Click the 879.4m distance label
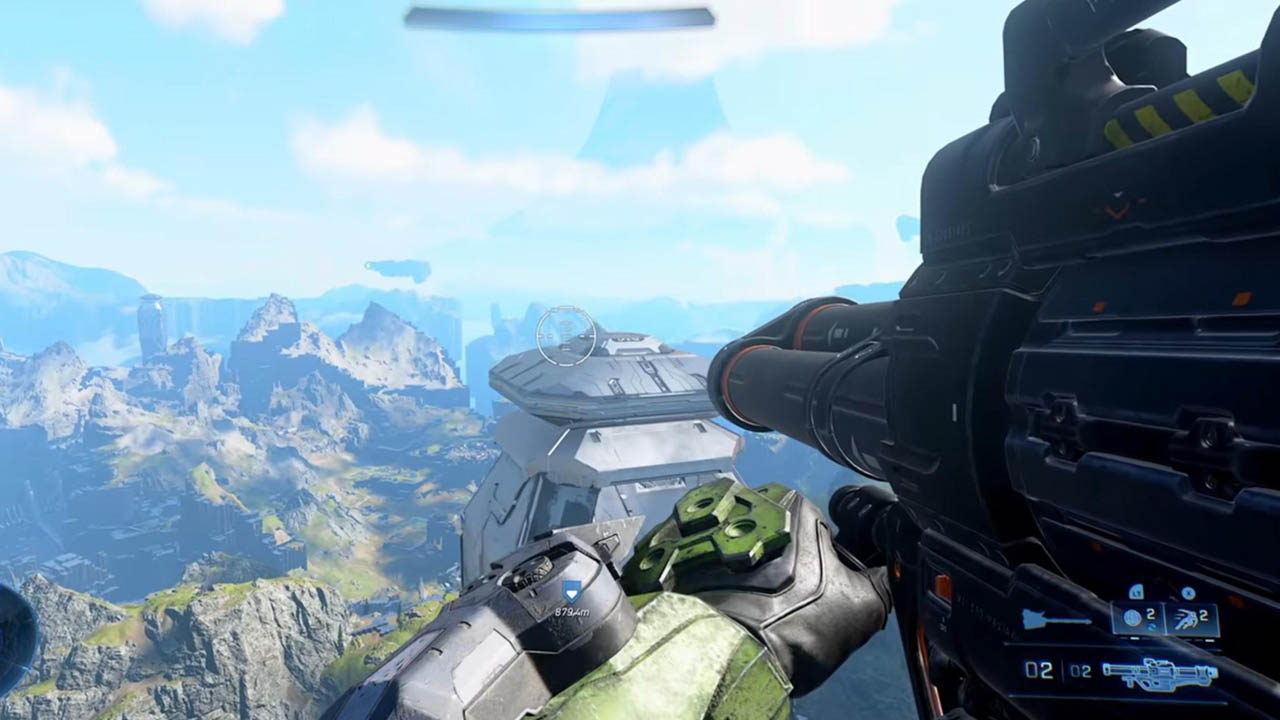 pyautogui.click(x=573, y=611)
